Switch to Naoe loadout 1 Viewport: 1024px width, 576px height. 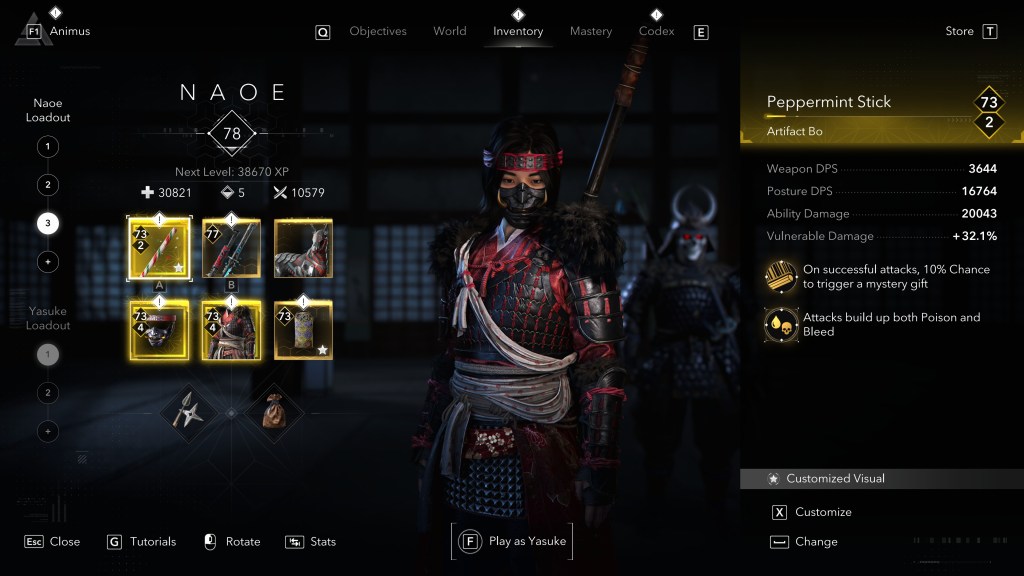point(47,147)
